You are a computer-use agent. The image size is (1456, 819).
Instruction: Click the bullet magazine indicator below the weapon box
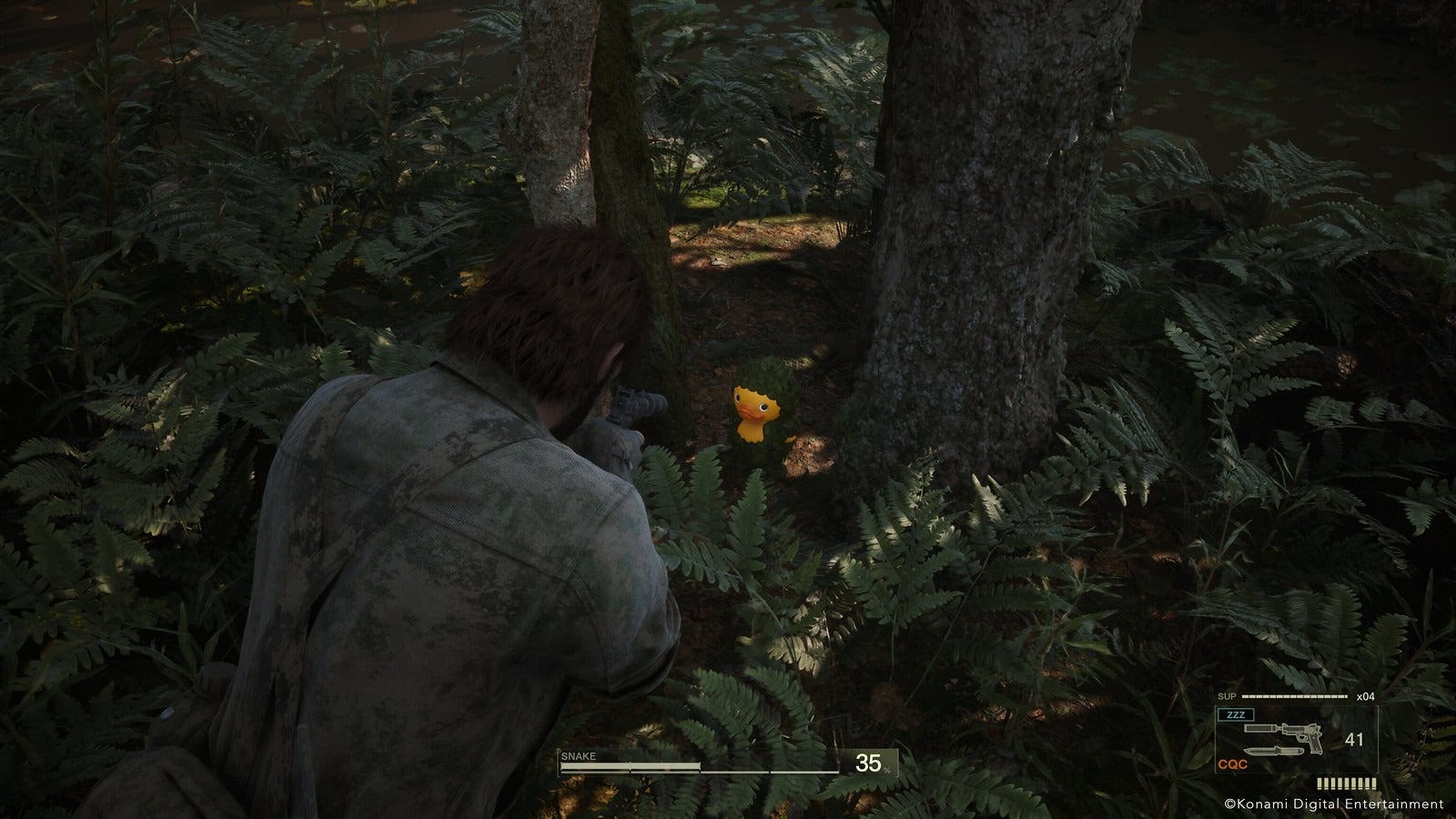point(1346,783)
